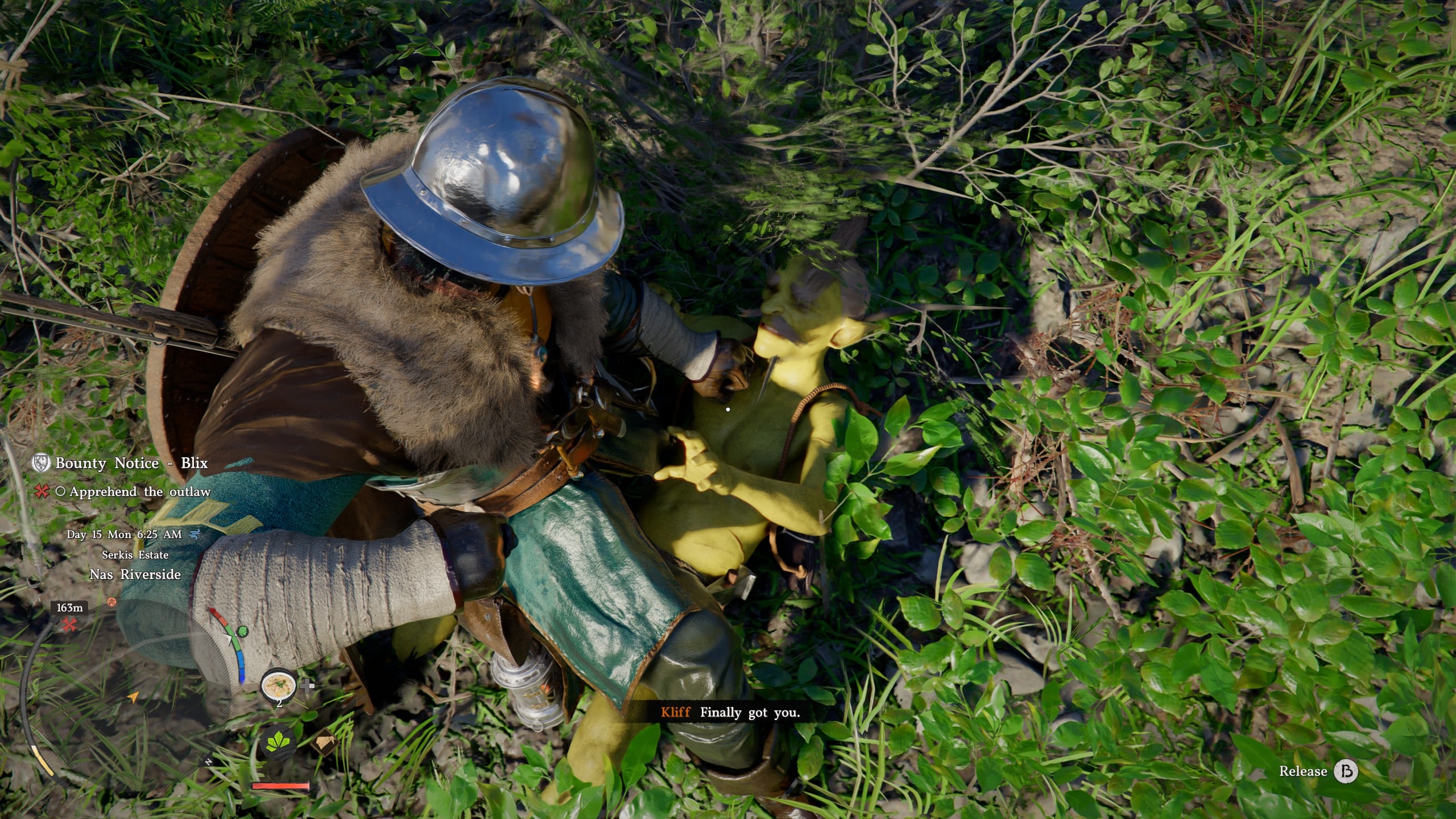Click the plus icon beside the food slot
This screenshot has height=819, width=1456.
[307, 685]
